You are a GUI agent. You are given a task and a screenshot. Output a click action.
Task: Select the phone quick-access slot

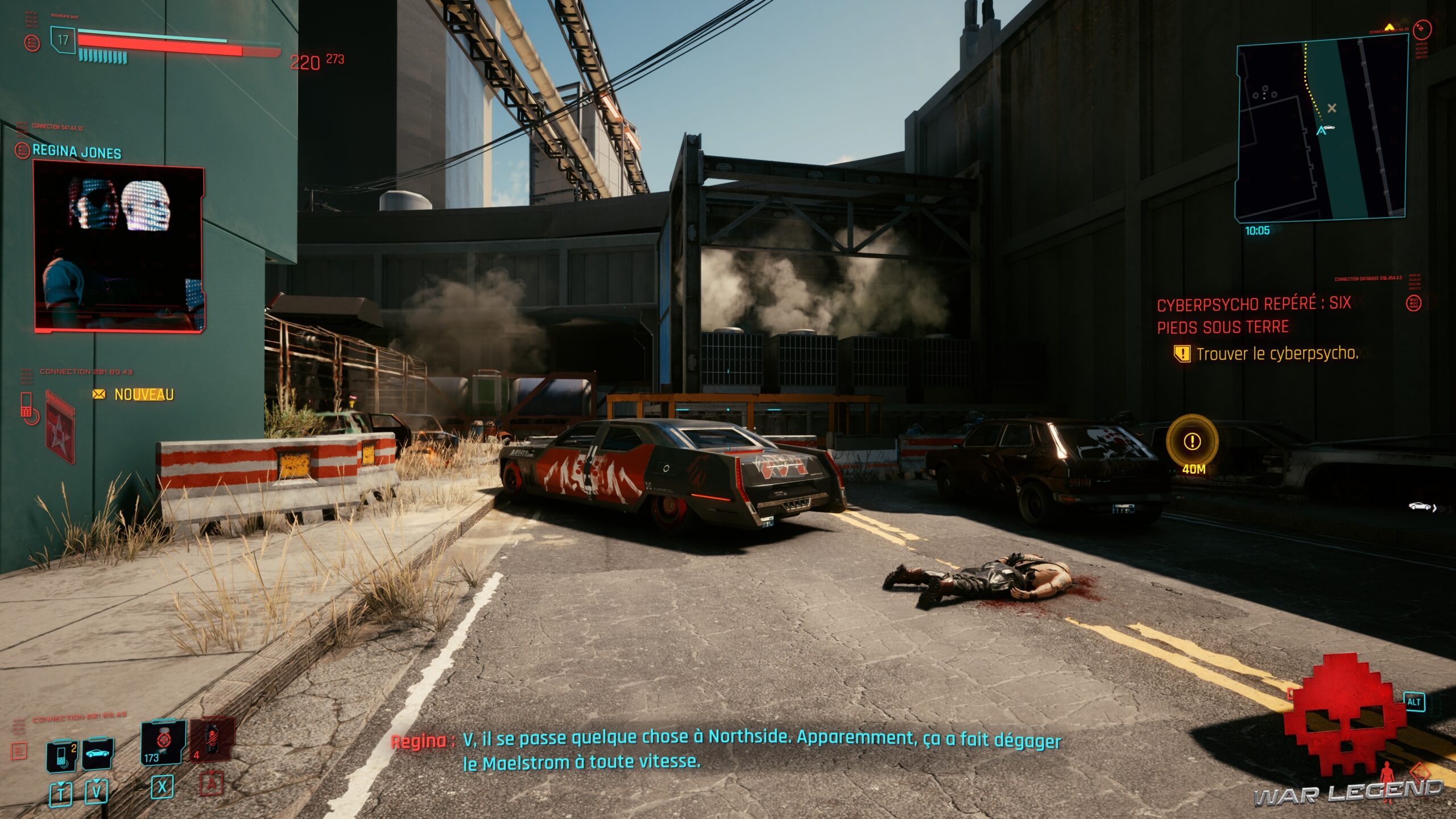pos(62,755)
